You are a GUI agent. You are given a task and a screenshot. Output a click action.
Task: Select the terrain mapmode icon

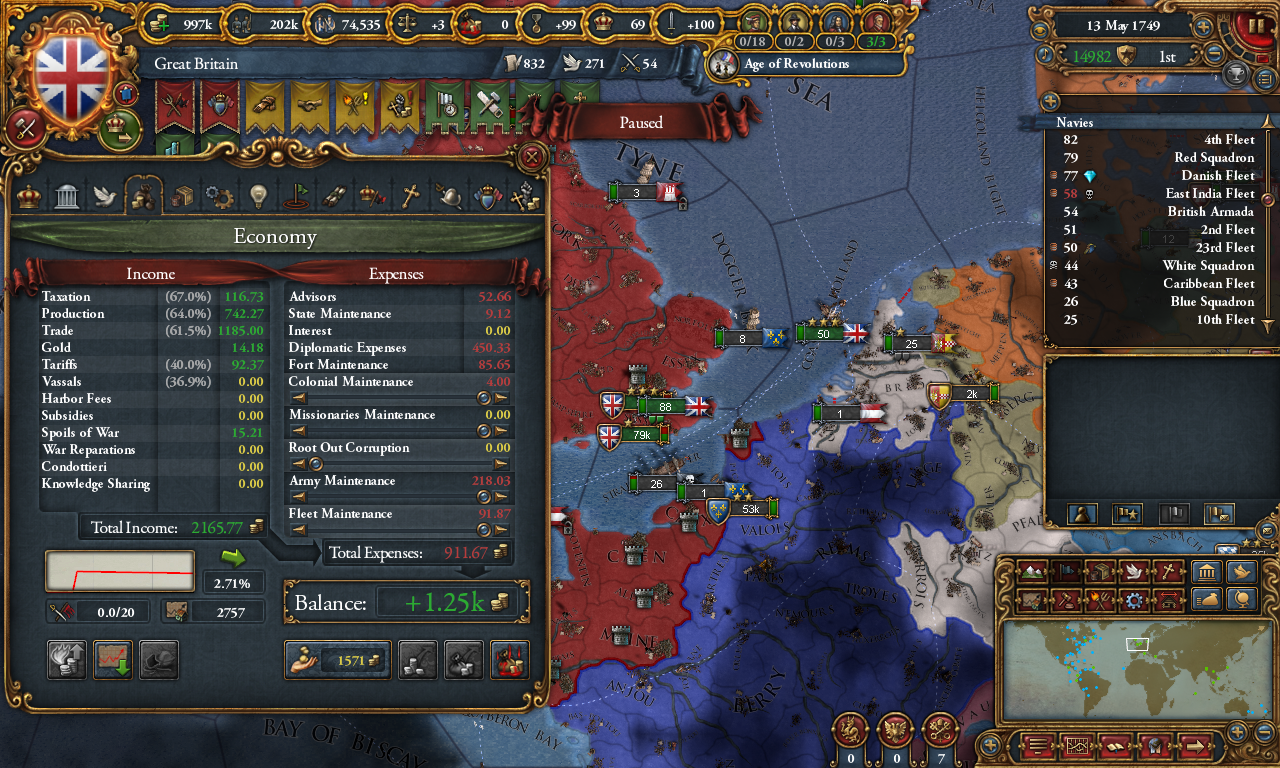1033,571
